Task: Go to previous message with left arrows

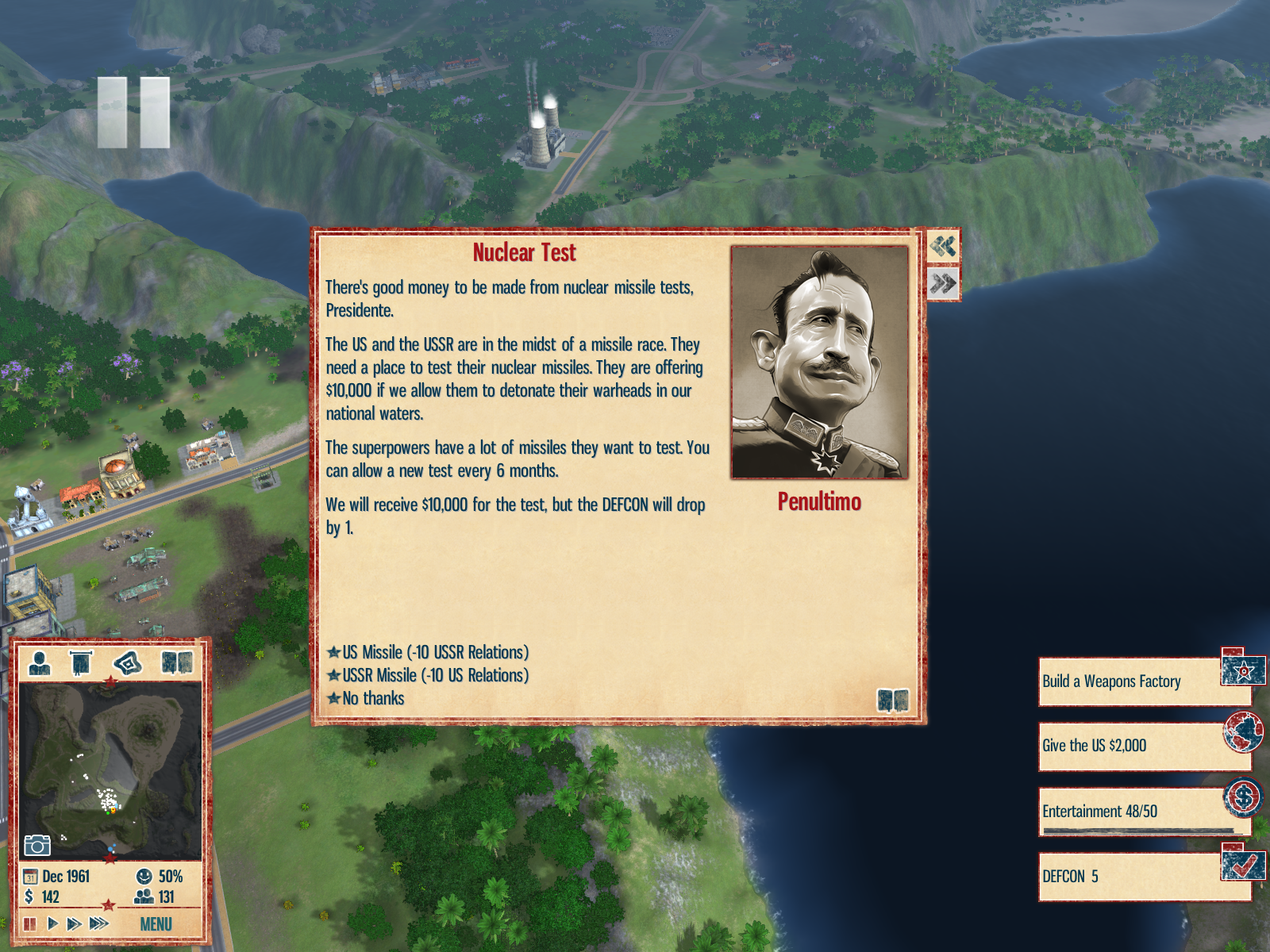Action: click(943, 246)
